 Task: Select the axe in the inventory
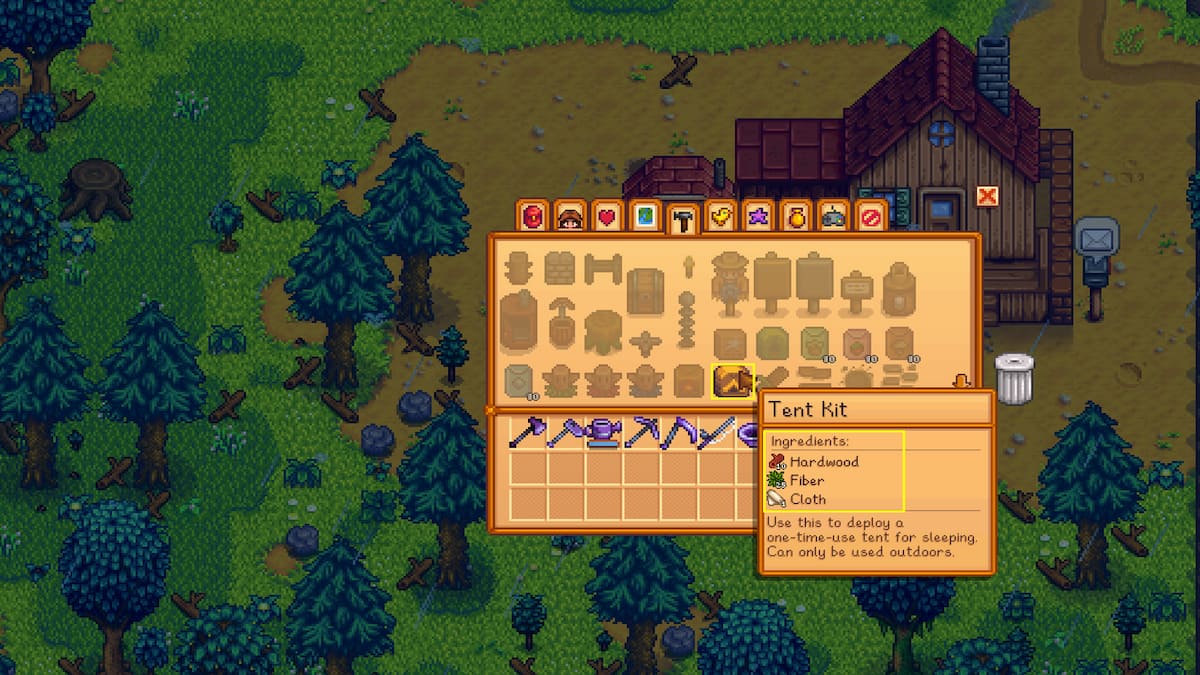click(x=527, y=432)
